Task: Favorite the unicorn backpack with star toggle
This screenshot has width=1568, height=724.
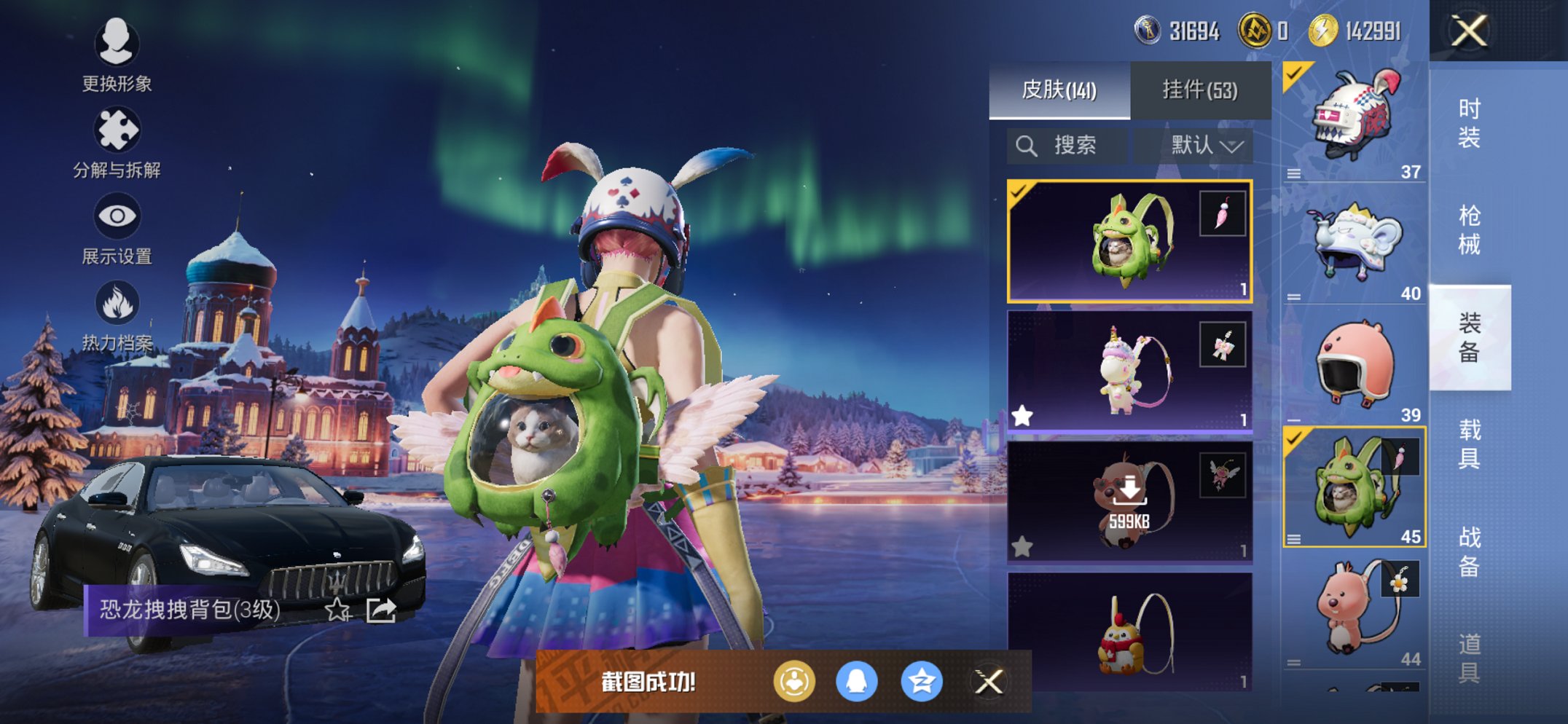Action: coord(1023,414)
